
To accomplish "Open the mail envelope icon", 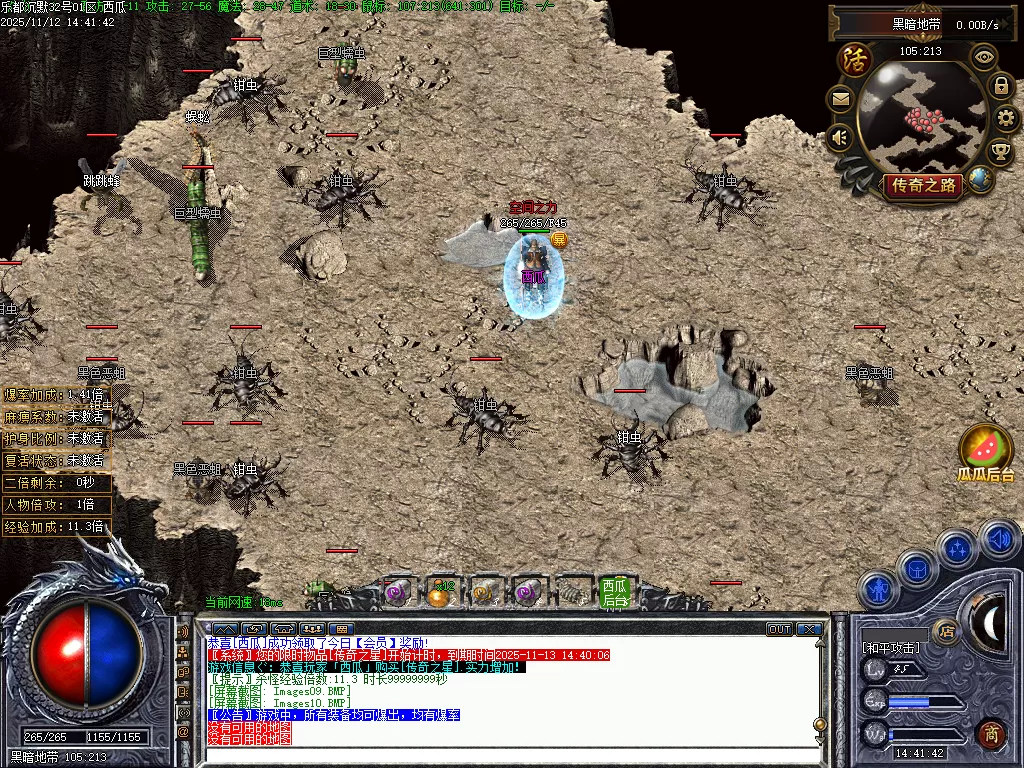I will pos(840,99).
